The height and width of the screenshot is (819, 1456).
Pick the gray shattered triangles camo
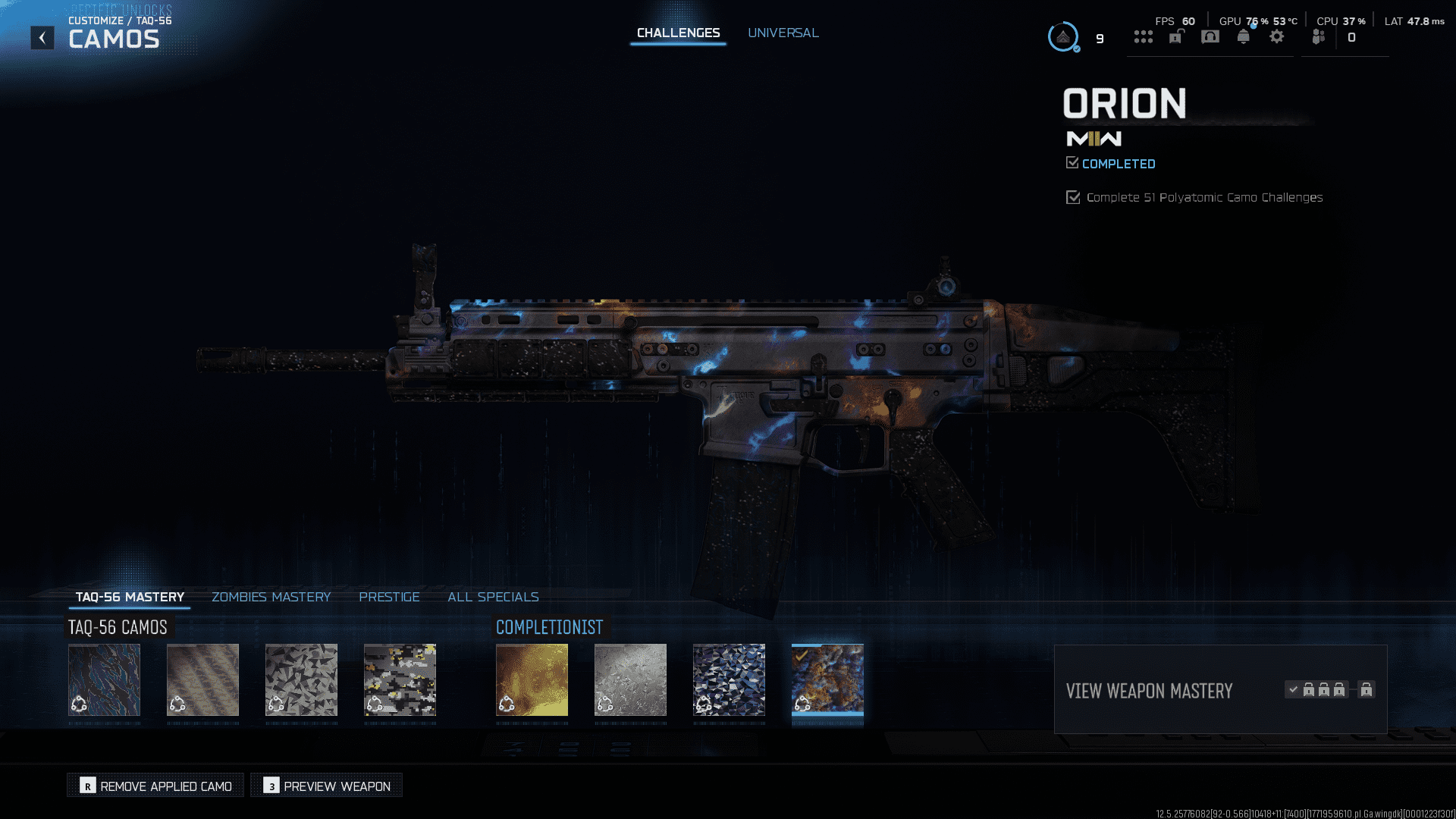[x=301, y=680]
